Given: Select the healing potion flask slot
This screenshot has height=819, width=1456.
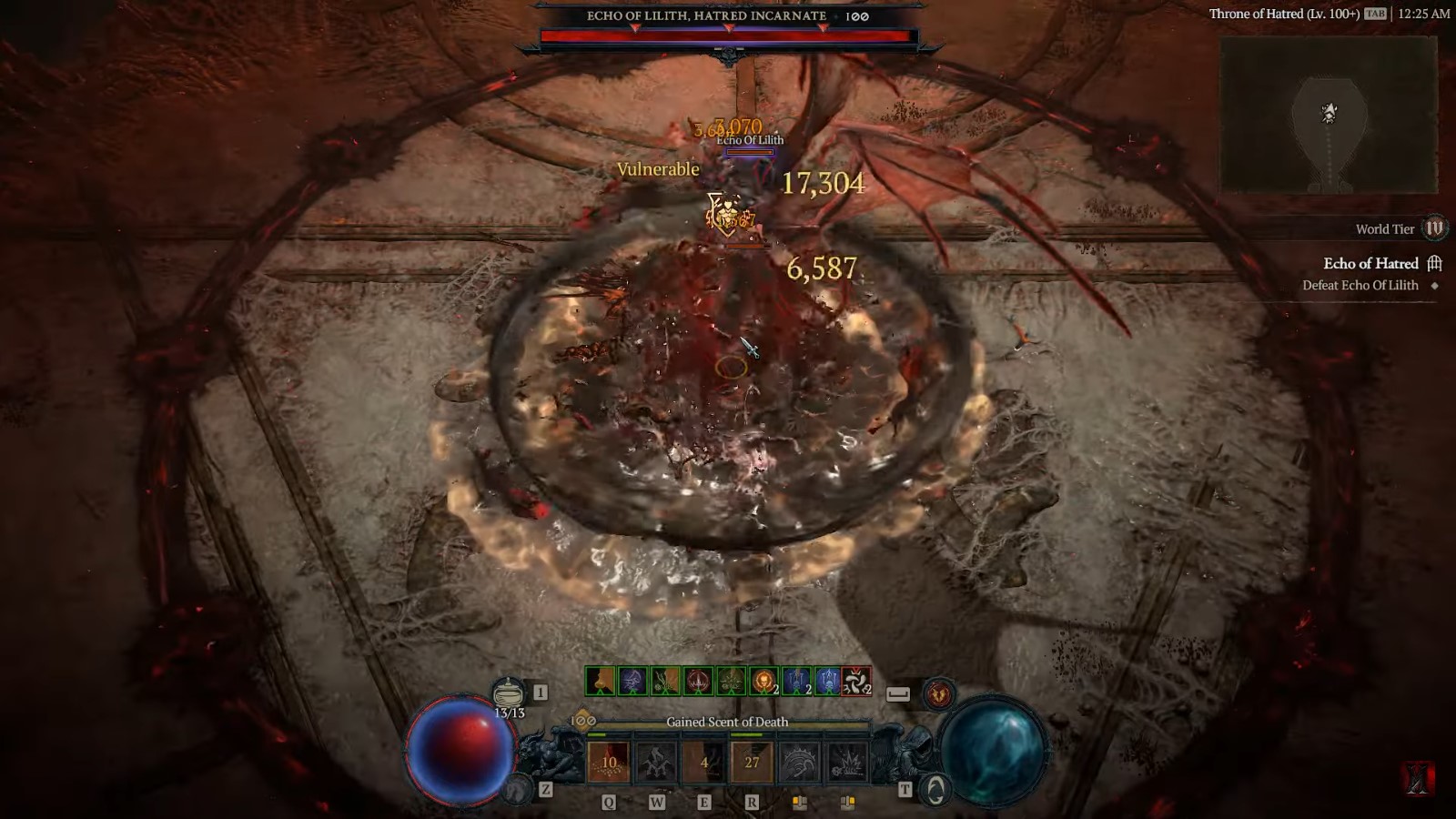Looking at the screenshot, I should (x=507, y=692).
